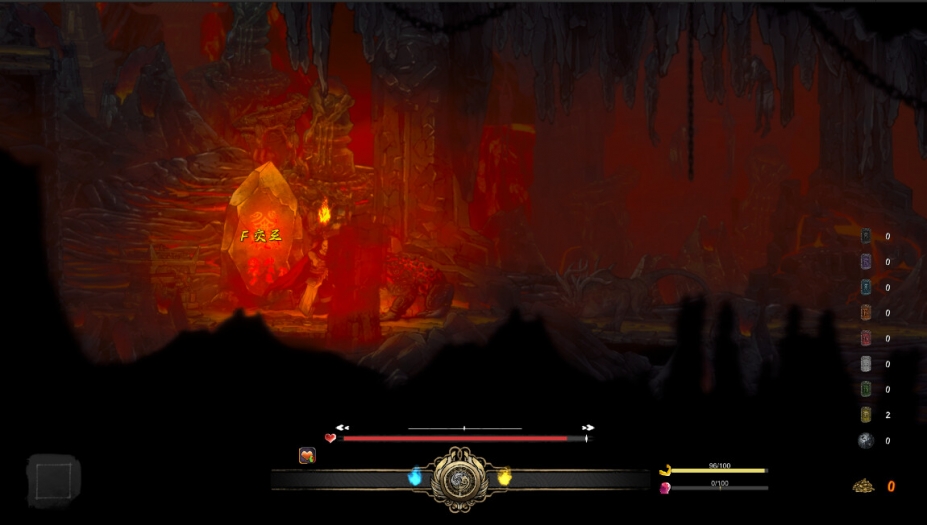Select the yellow rune stone with count 2
The width and height of the screenshot is (927, 525).
point(866,415)
